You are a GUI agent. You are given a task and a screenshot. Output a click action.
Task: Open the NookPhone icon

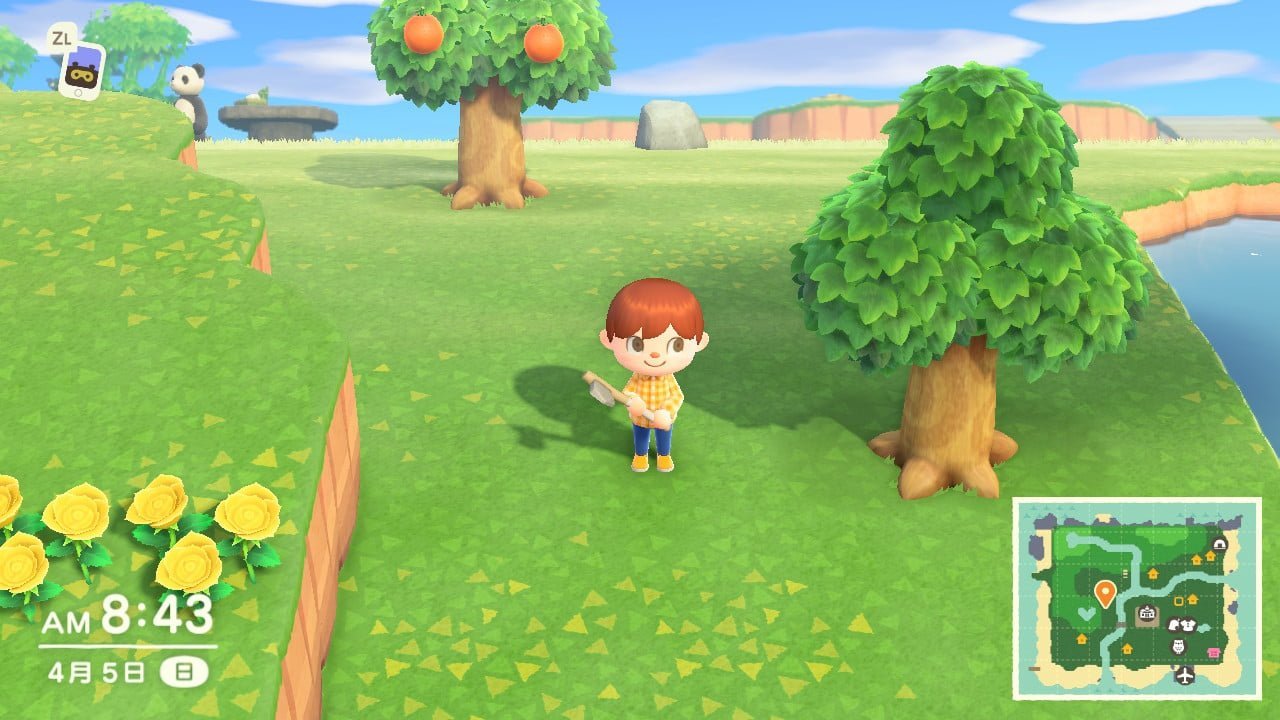80,68
